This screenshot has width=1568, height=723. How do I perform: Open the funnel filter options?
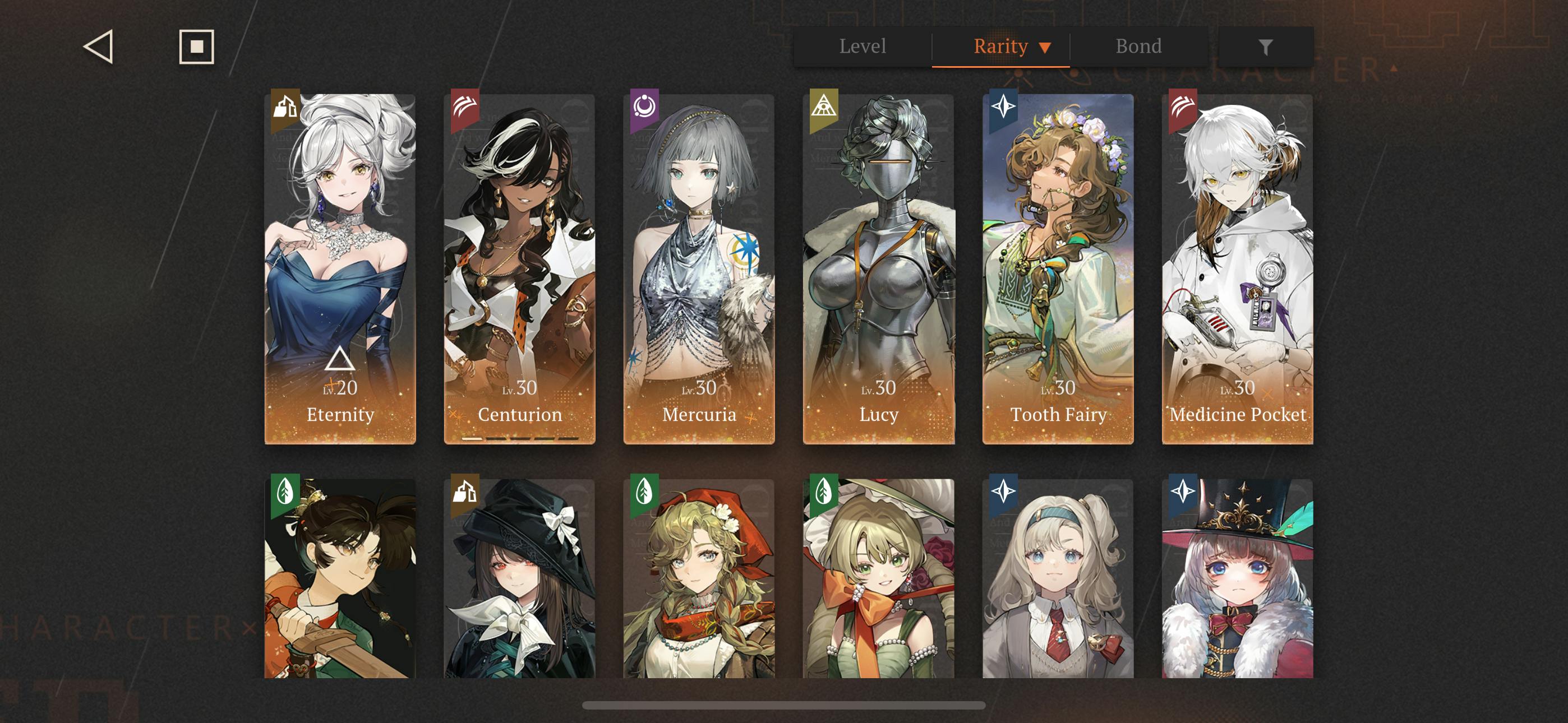pos(1266,47)
